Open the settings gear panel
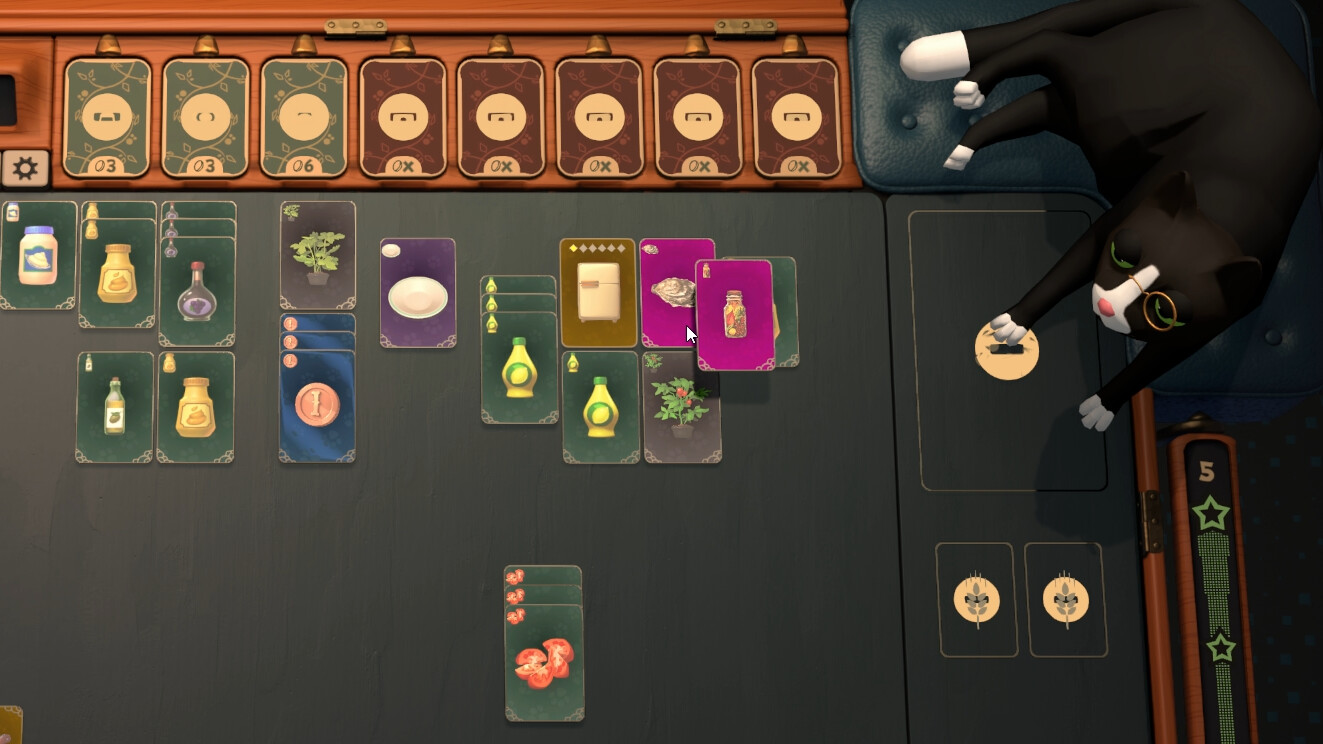 [x=25, y=167]
